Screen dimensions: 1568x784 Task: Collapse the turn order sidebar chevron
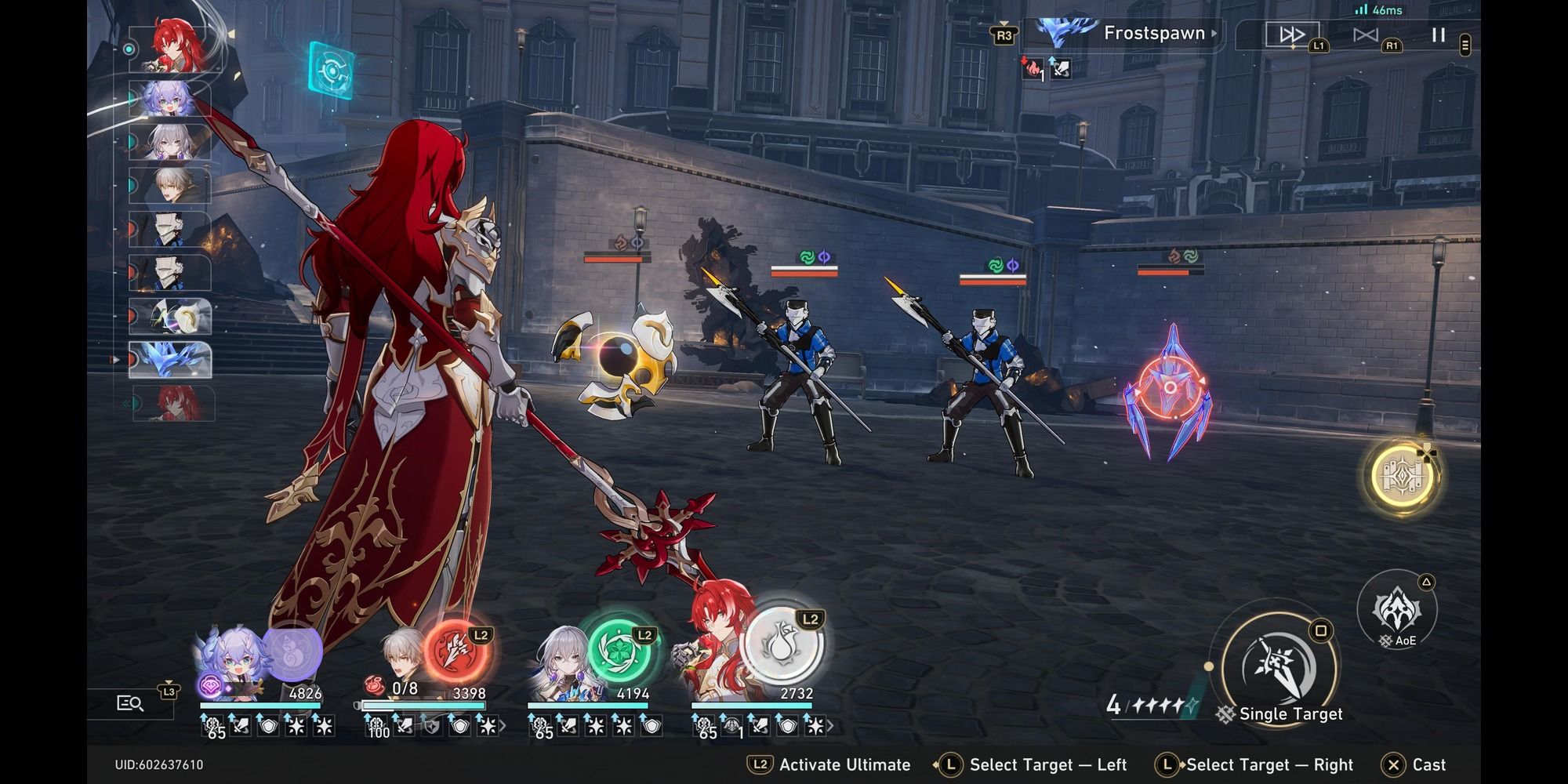(125, 405)
